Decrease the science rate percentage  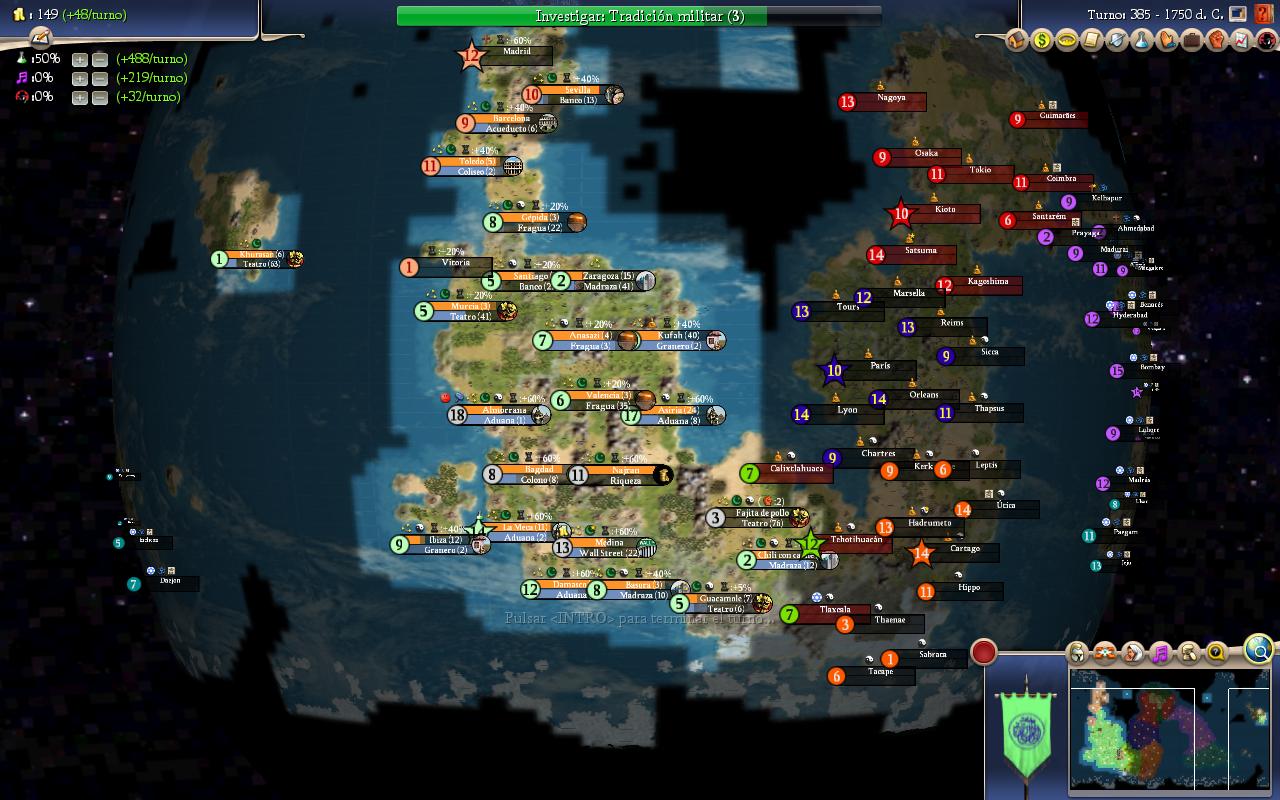pos(100,59)
